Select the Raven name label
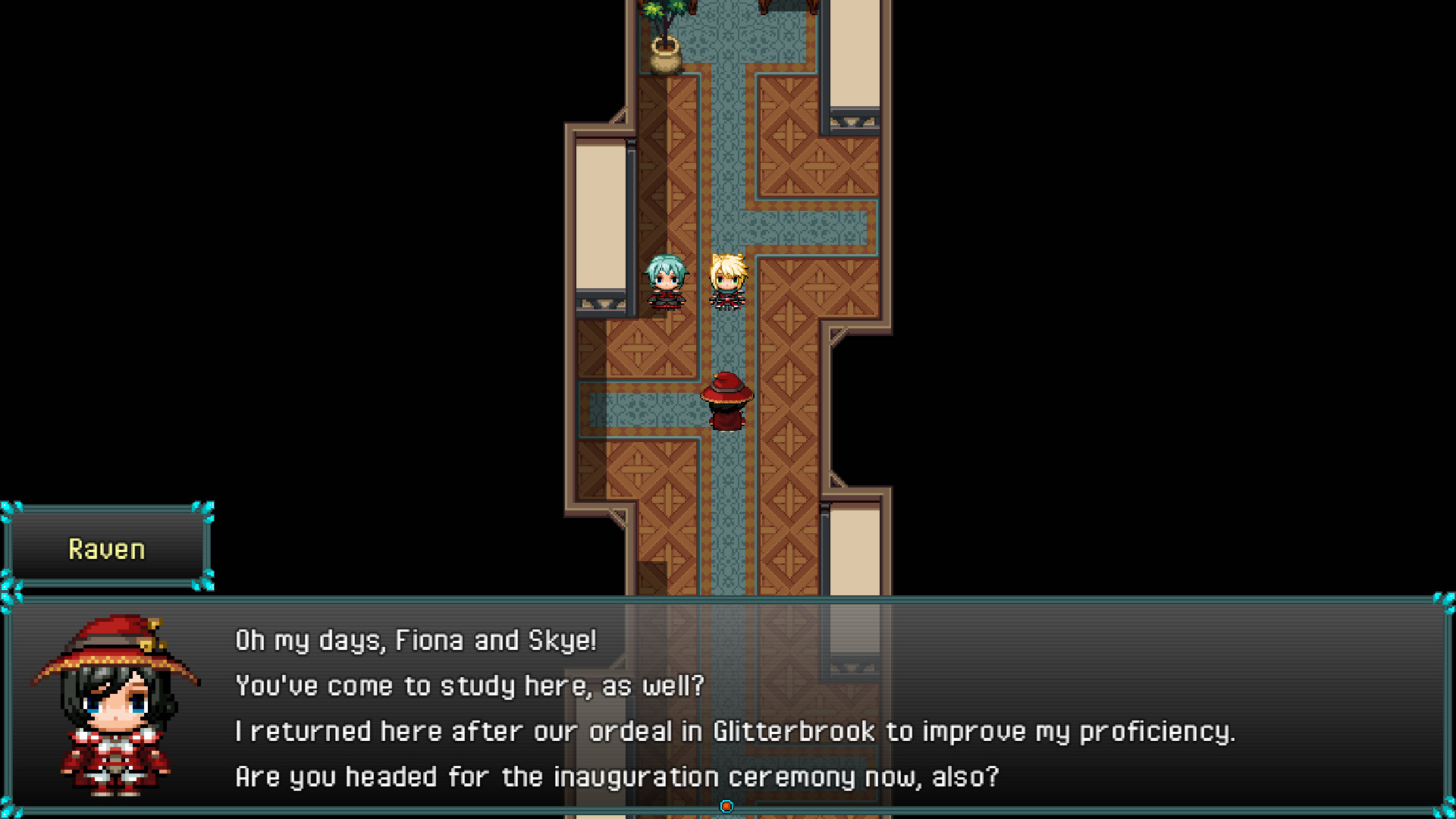Image resolution: width=1456 pixels, height=819 pixels. coord(107,548)
